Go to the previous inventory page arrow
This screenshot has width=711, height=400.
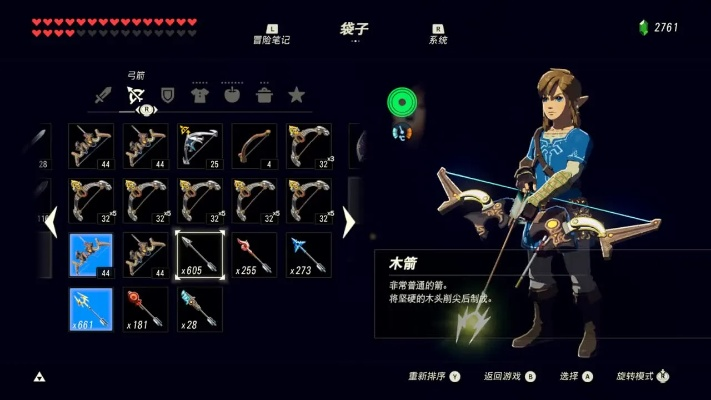pyautogui.click(x=51, y=222)
